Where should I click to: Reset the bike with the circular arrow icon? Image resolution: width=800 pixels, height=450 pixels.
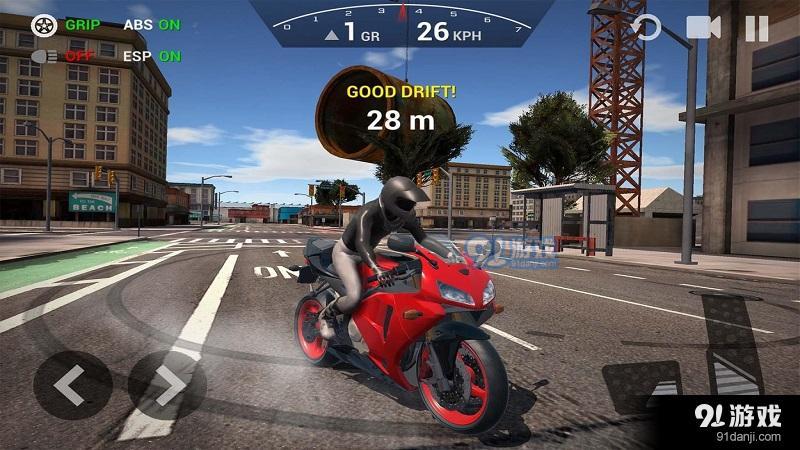tap(648, 28)
